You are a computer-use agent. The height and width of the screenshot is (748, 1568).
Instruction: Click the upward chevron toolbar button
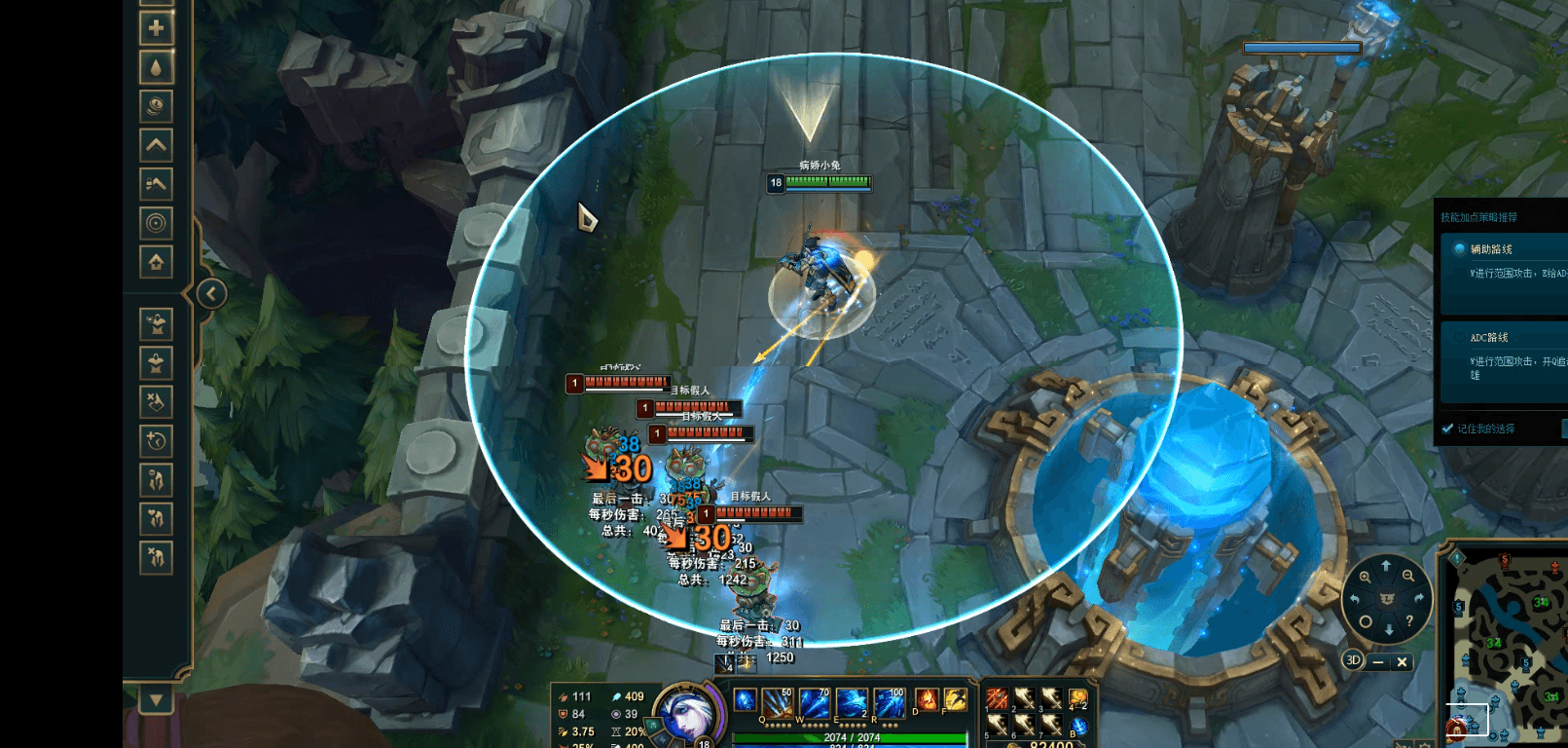[x=156, y=145]
